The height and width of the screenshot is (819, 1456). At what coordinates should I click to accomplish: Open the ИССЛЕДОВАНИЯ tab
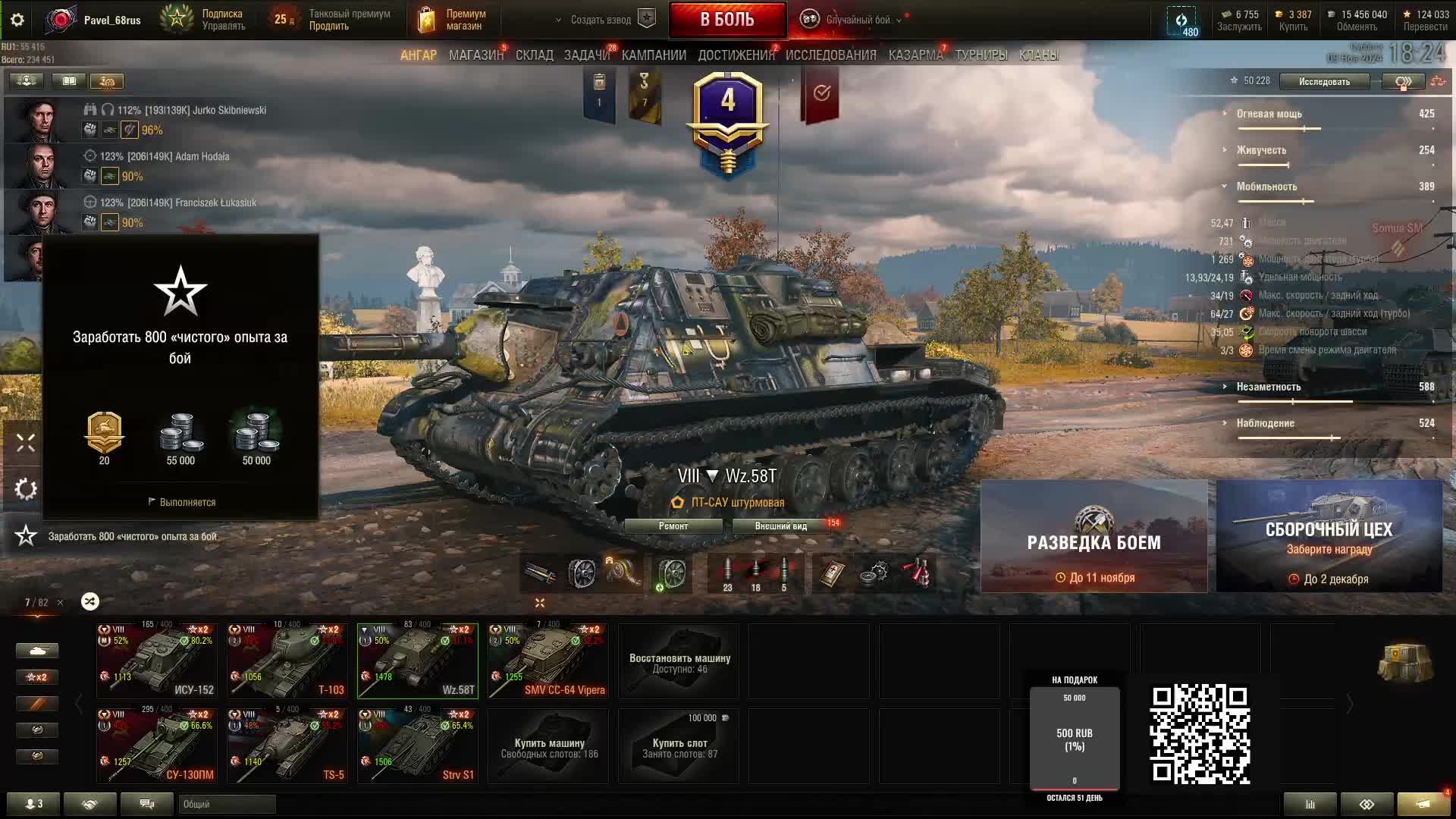point(830,55)
